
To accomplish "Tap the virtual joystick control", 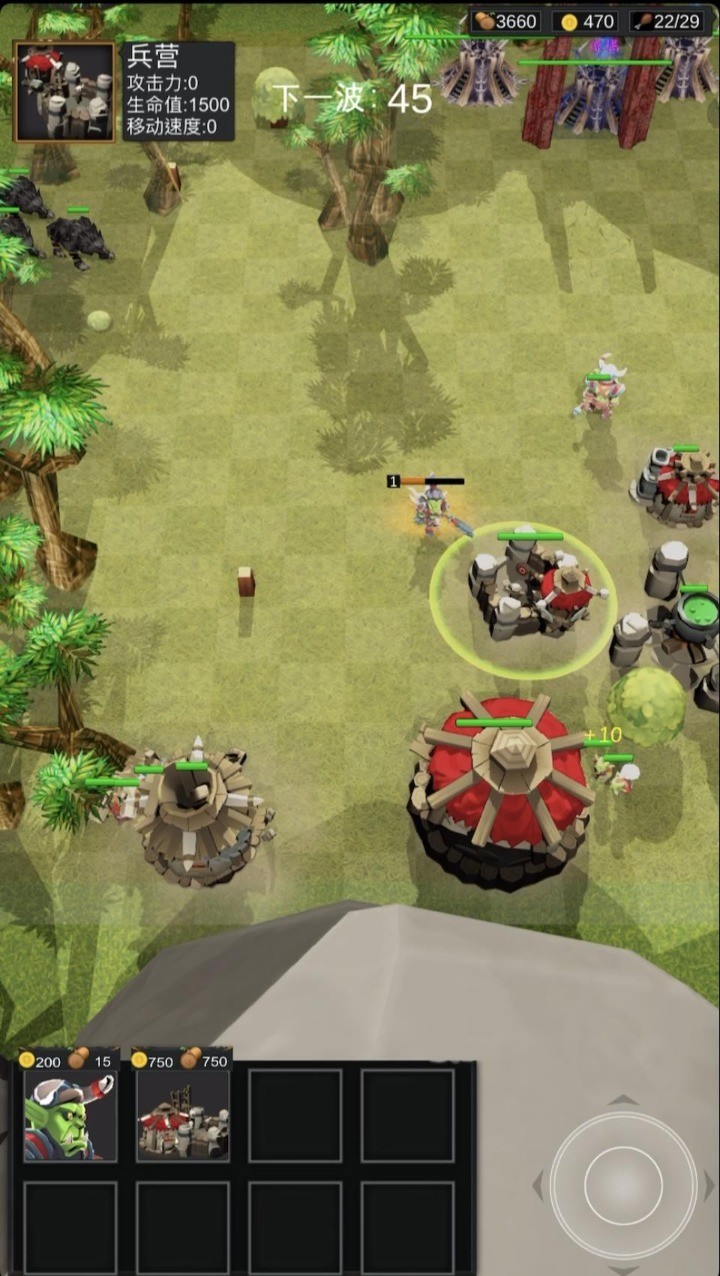I will 623,1185.
